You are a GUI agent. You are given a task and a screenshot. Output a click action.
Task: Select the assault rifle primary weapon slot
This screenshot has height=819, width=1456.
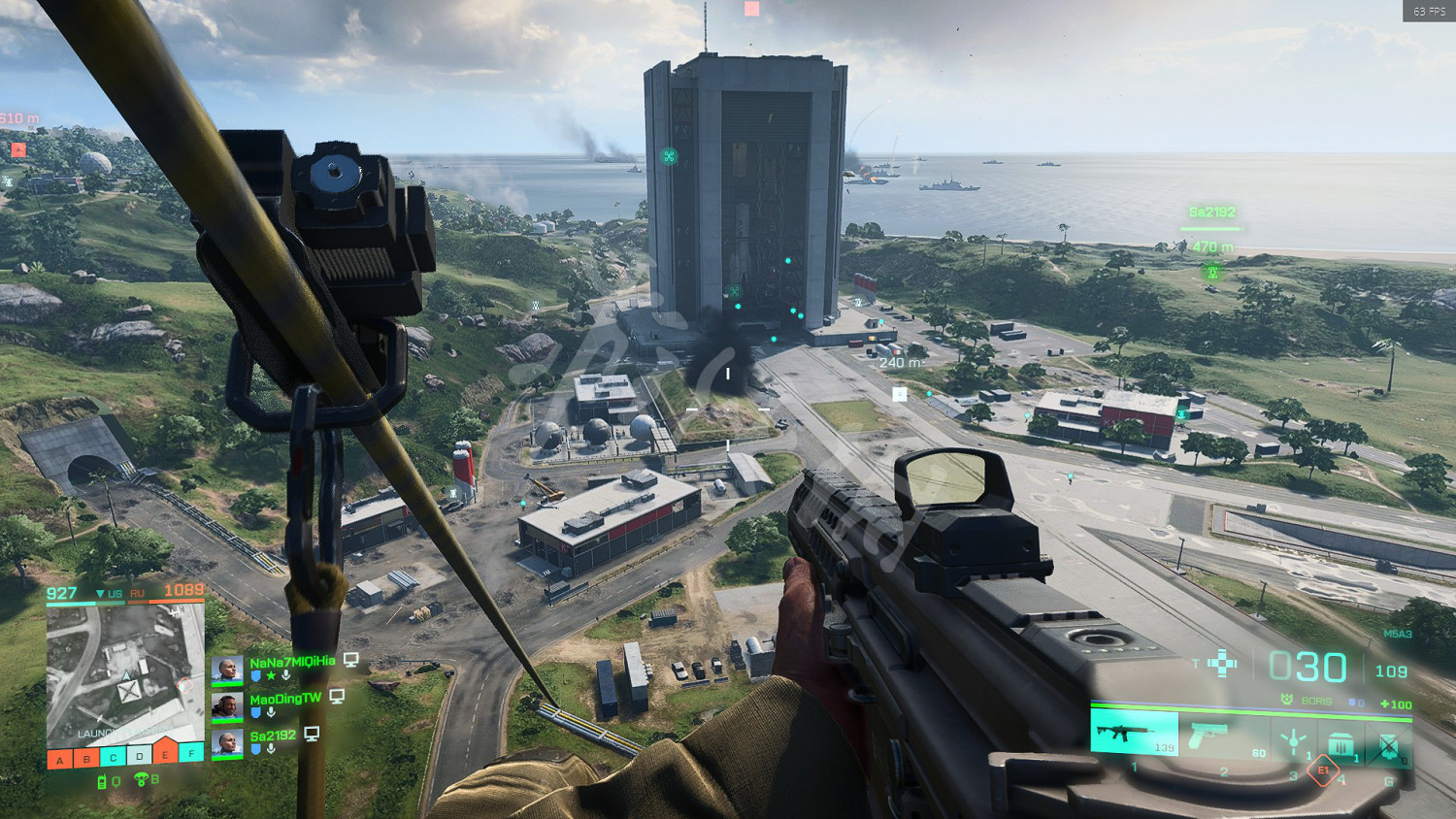click(1134, 734)
